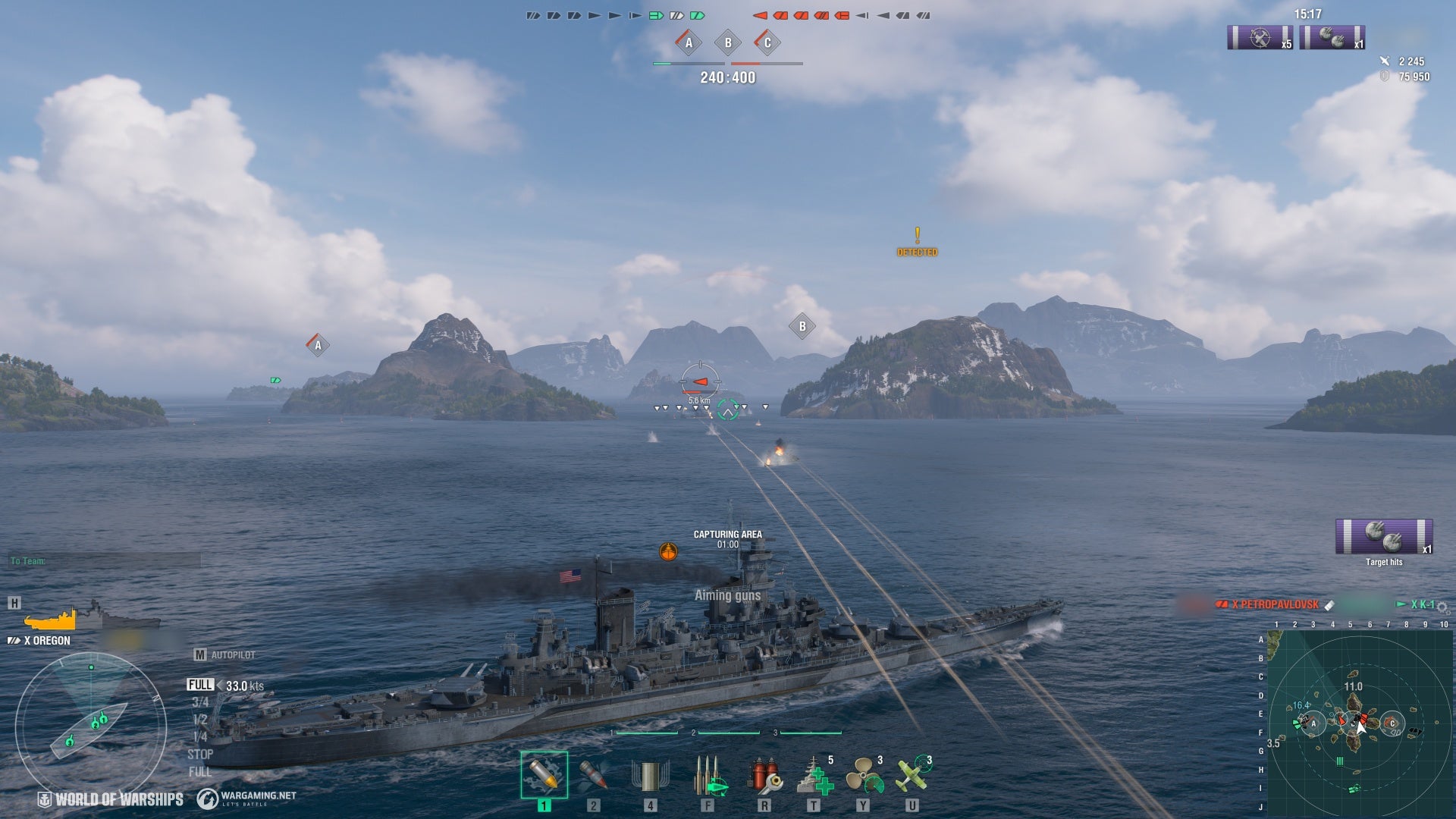Click capture point A on the minimap
Viewport: 1456px width, 819px height.
click(1313, 723)
